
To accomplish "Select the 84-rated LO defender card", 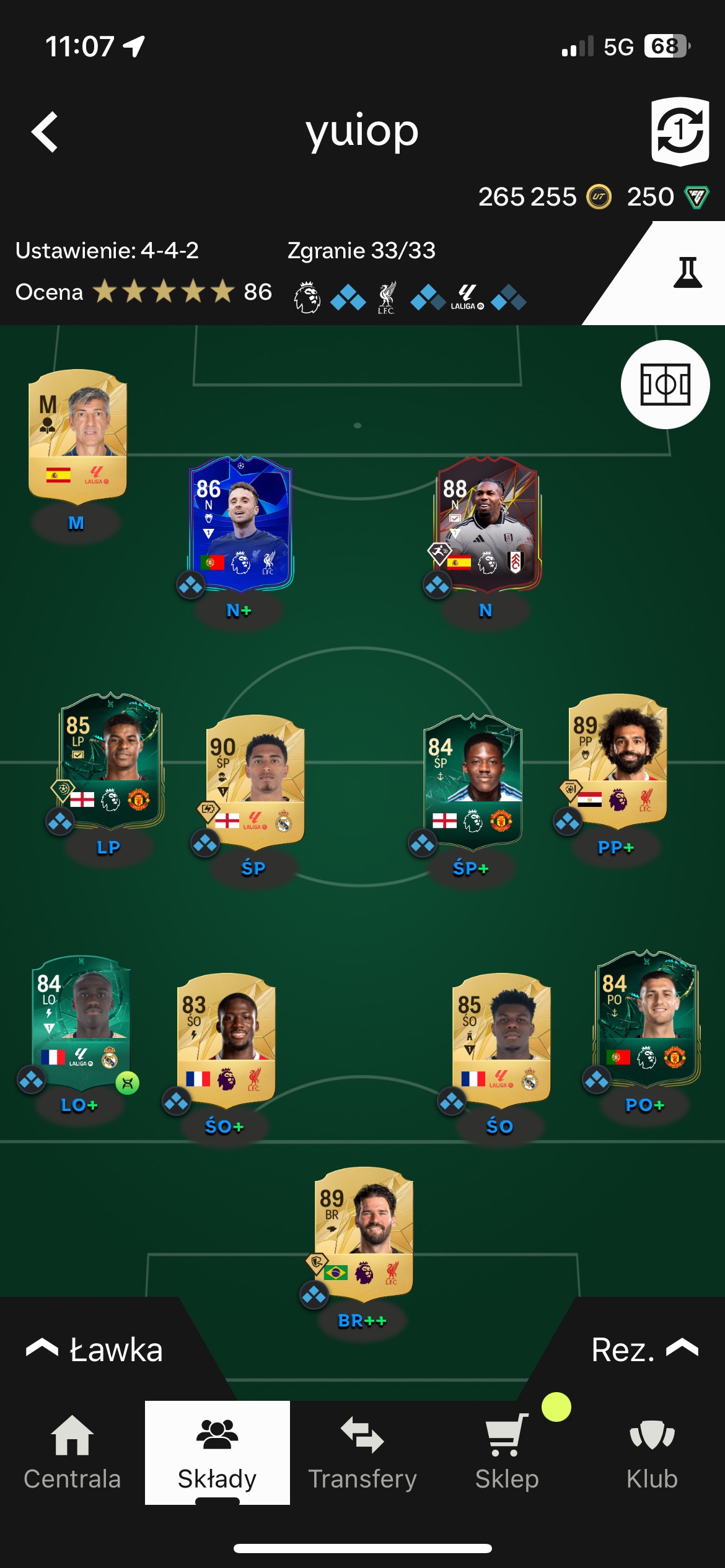I will [x=81, y=1021].
